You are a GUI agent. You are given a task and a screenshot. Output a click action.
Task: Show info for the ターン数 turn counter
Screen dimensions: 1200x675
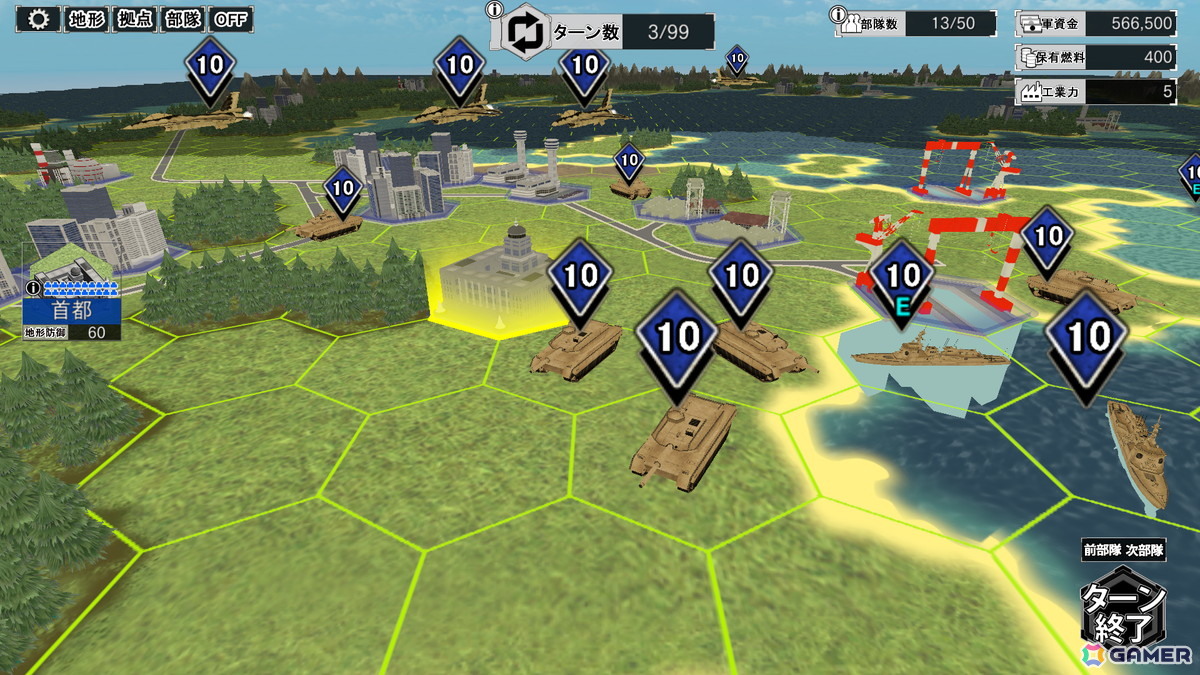494,10
